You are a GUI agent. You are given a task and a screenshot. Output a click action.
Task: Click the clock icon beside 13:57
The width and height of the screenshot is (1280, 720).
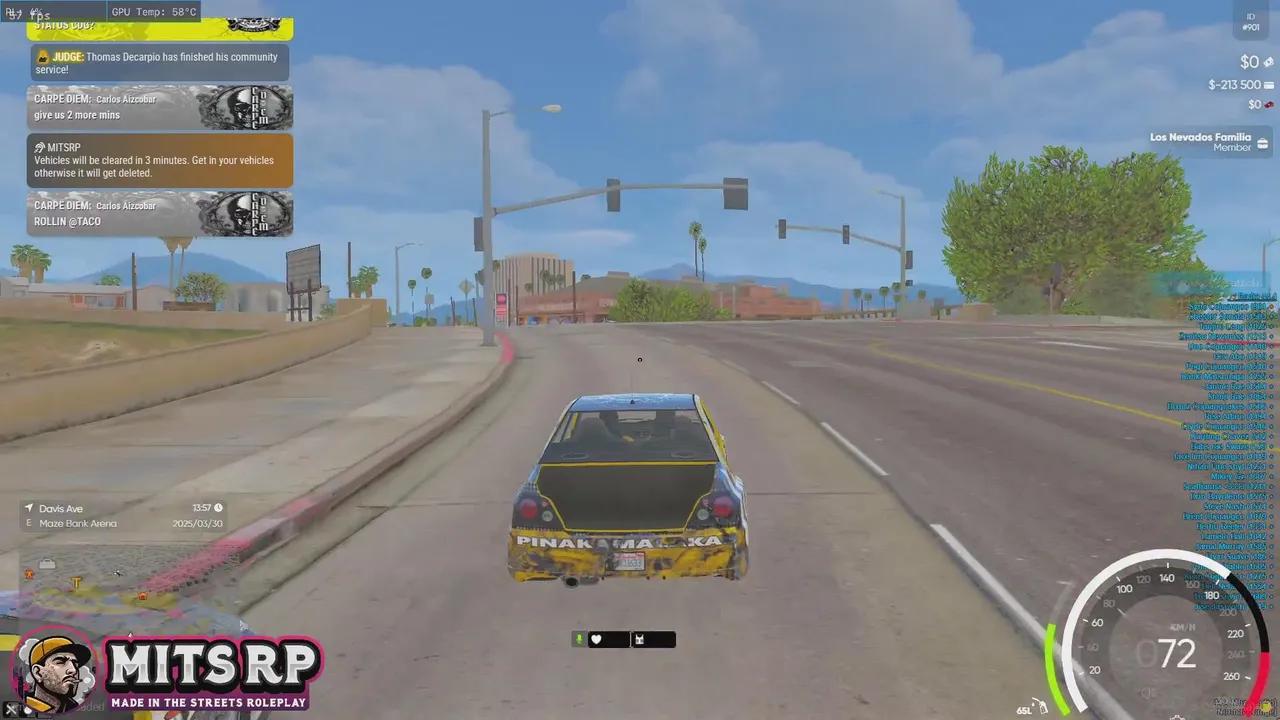[218, 508]
